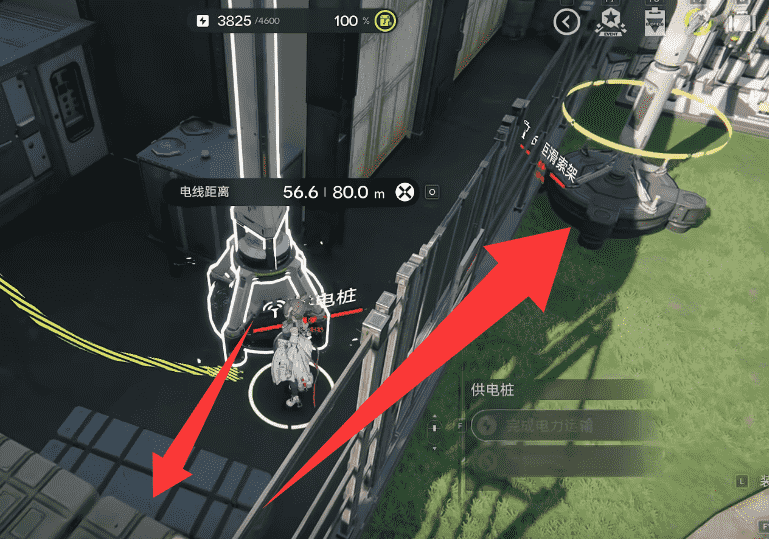Click the yellow power grid icon

click(x=384, y=21)
